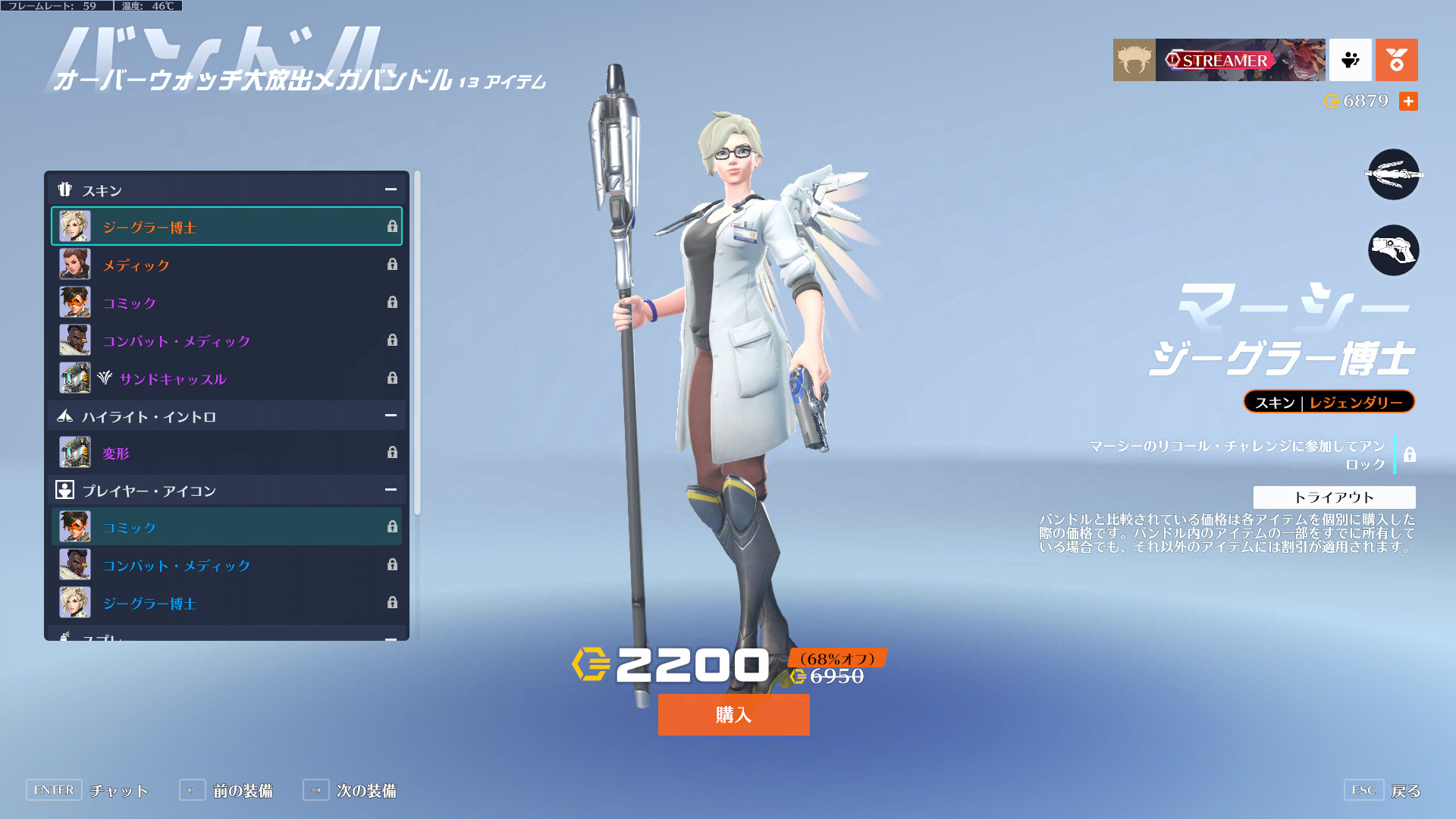Select the ジーグラー博士 skin entry

click(226, 227)
